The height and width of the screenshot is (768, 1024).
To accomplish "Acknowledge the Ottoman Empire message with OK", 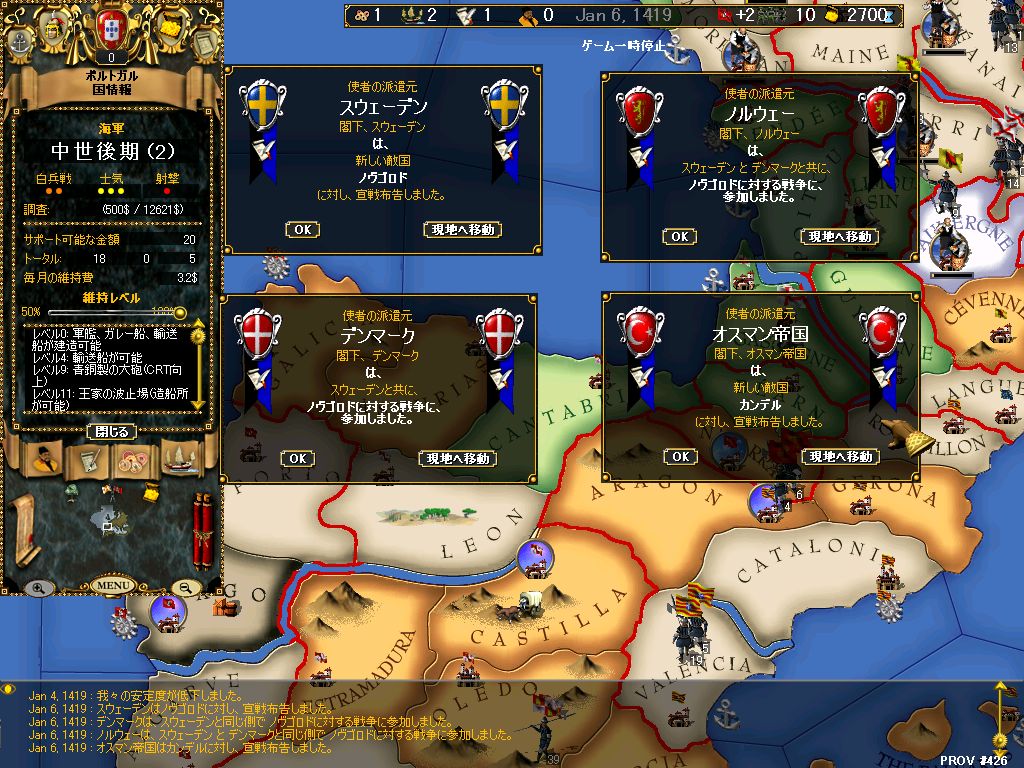I will (x=680, y=457).
